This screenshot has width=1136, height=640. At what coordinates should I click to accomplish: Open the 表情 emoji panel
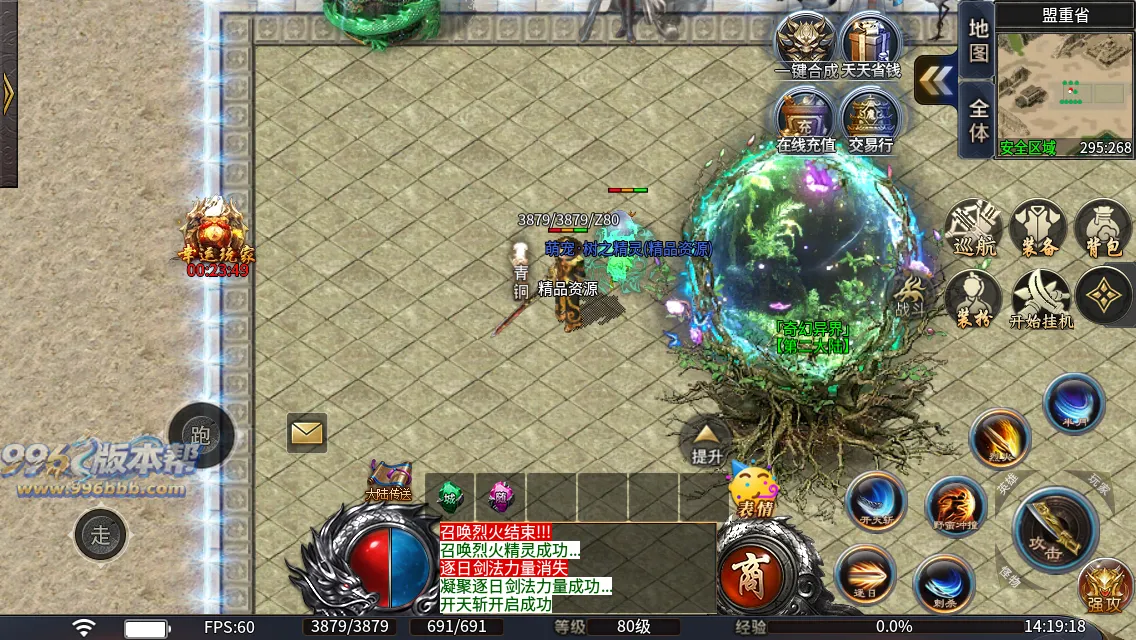[755, 491]
